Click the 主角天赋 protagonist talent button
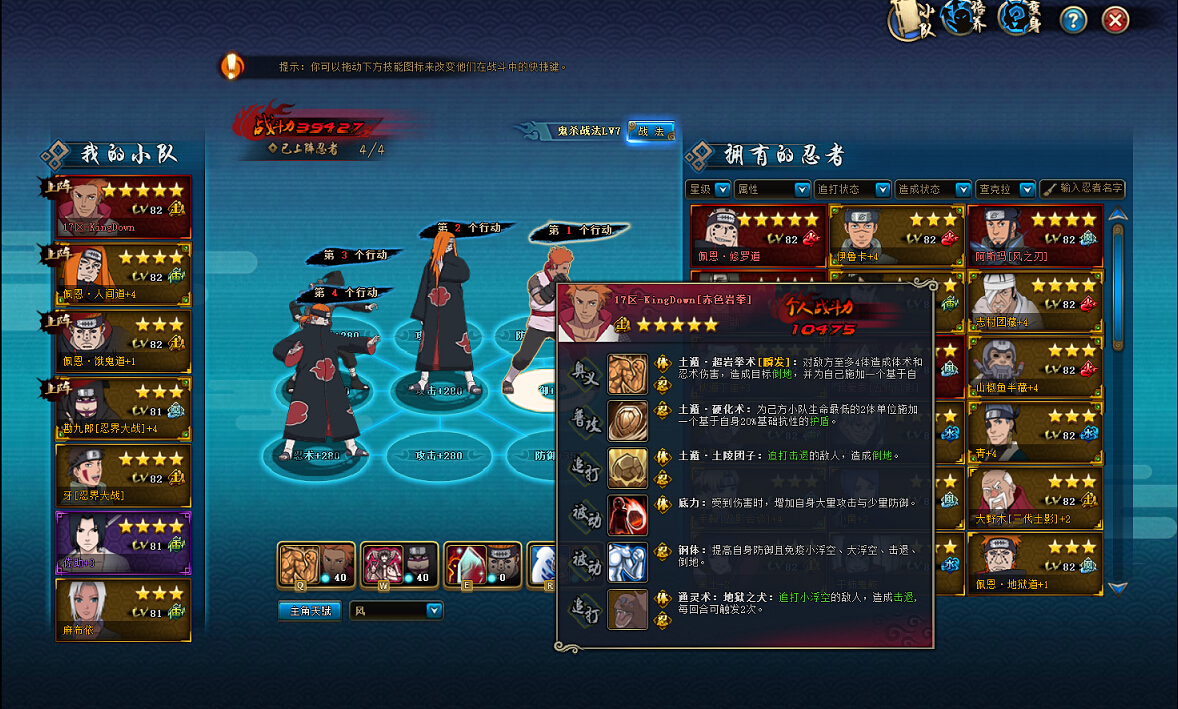 310,610
